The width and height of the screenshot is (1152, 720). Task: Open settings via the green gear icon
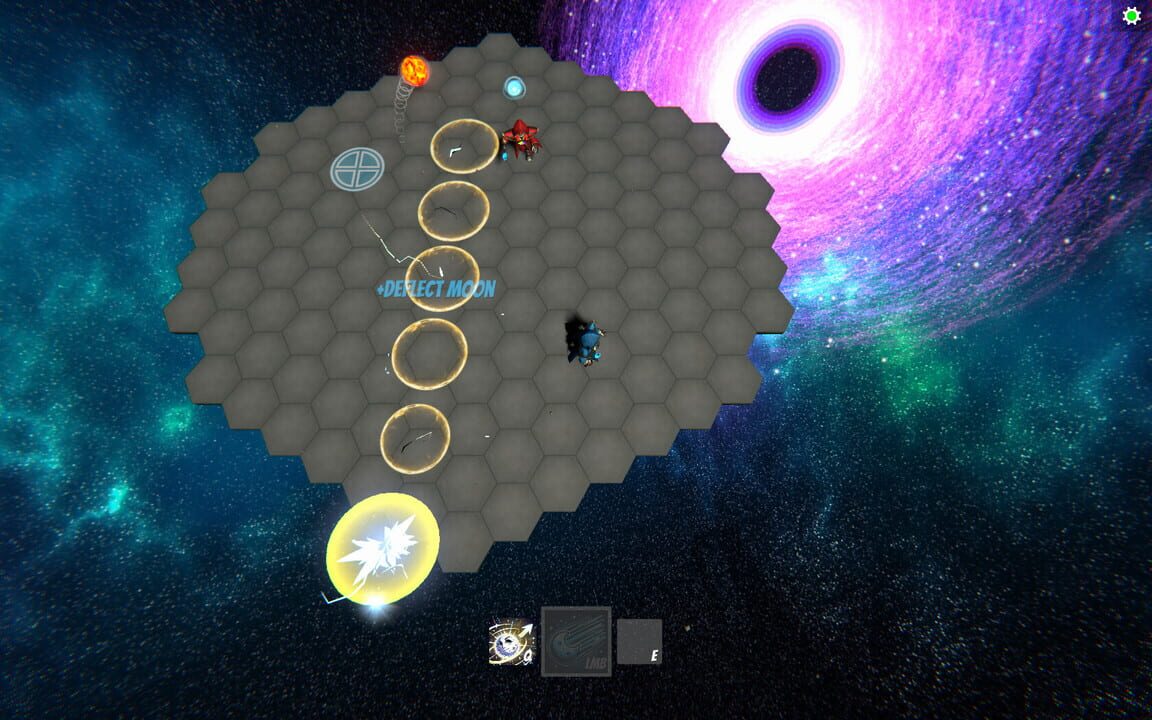point(1132,16)
